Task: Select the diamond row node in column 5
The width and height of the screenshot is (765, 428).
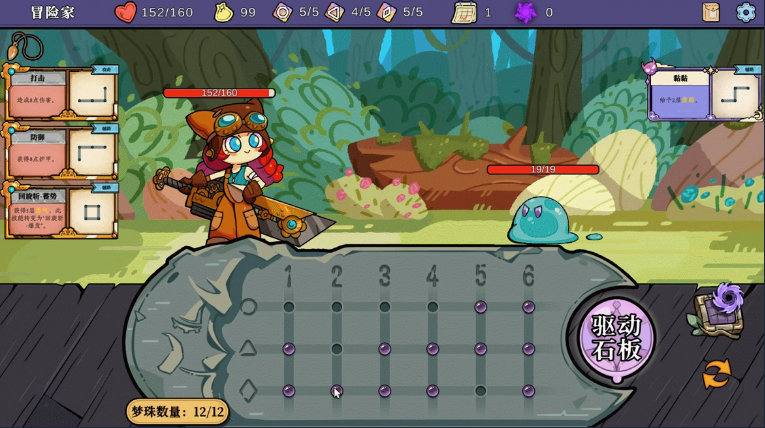Action: coord(480,391)
